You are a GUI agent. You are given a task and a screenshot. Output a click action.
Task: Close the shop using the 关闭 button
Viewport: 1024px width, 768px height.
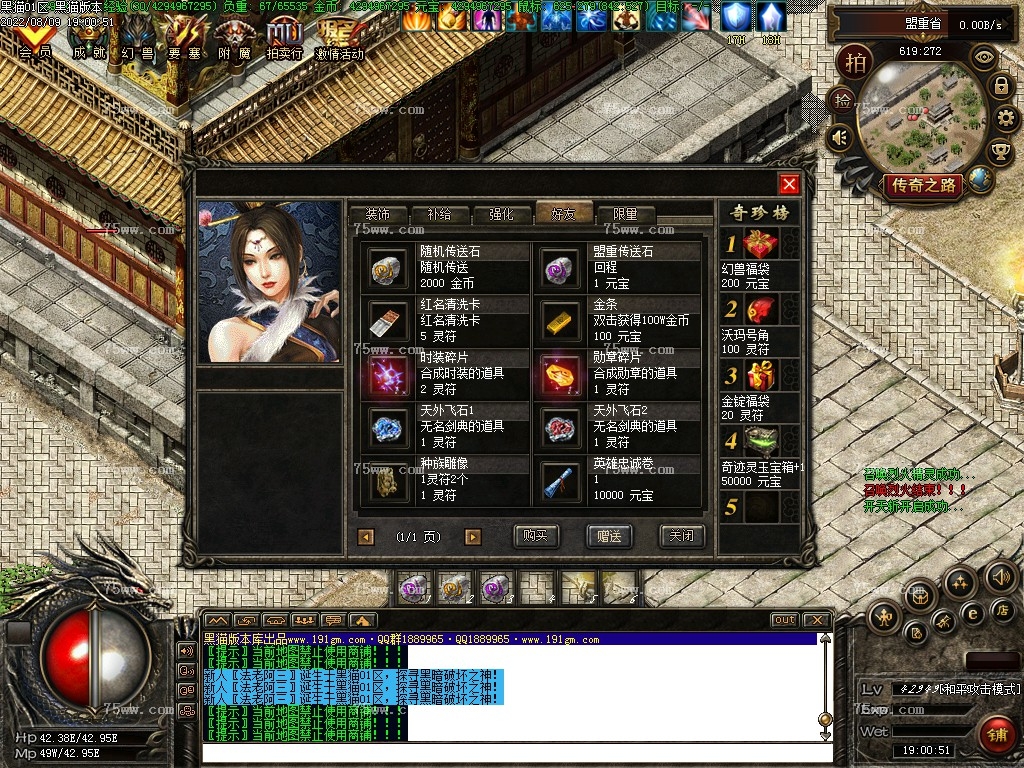click(682, 536)
